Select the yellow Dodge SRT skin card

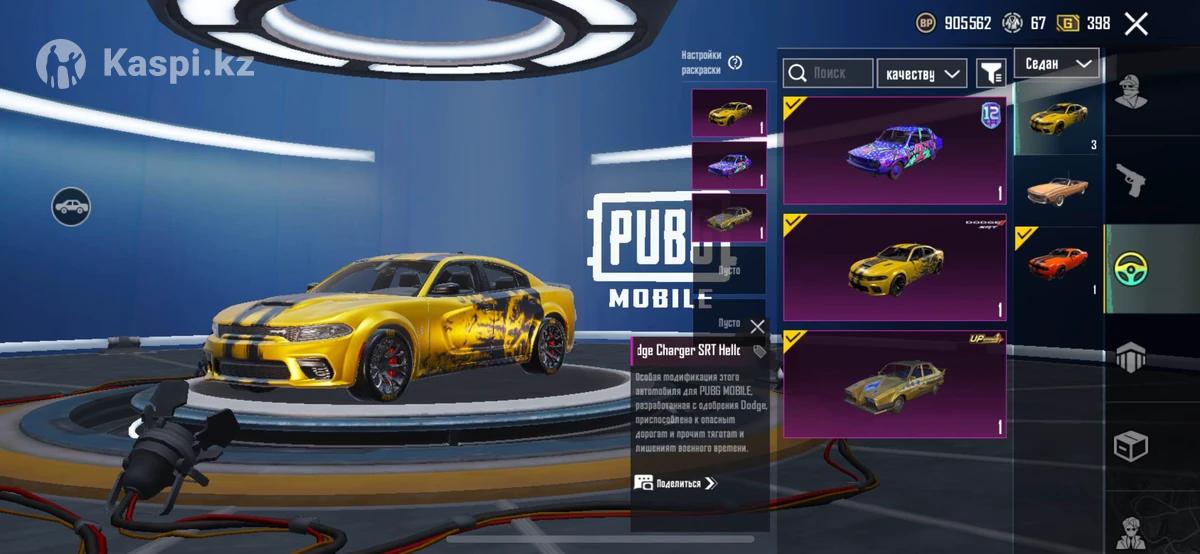coord(894,267)
